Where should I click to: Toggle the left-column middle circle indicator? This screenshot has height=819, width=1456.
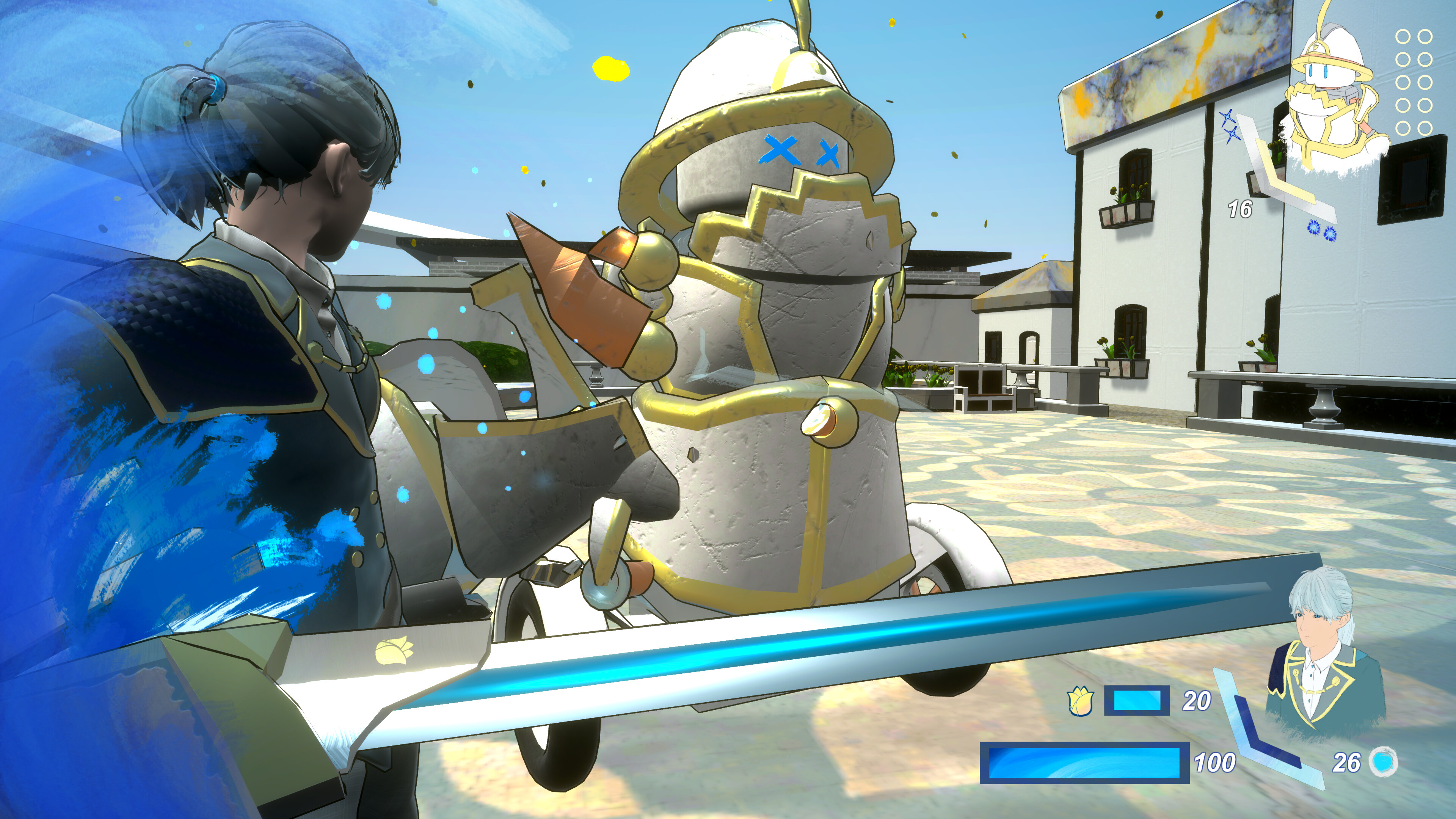coord(1403,83)
